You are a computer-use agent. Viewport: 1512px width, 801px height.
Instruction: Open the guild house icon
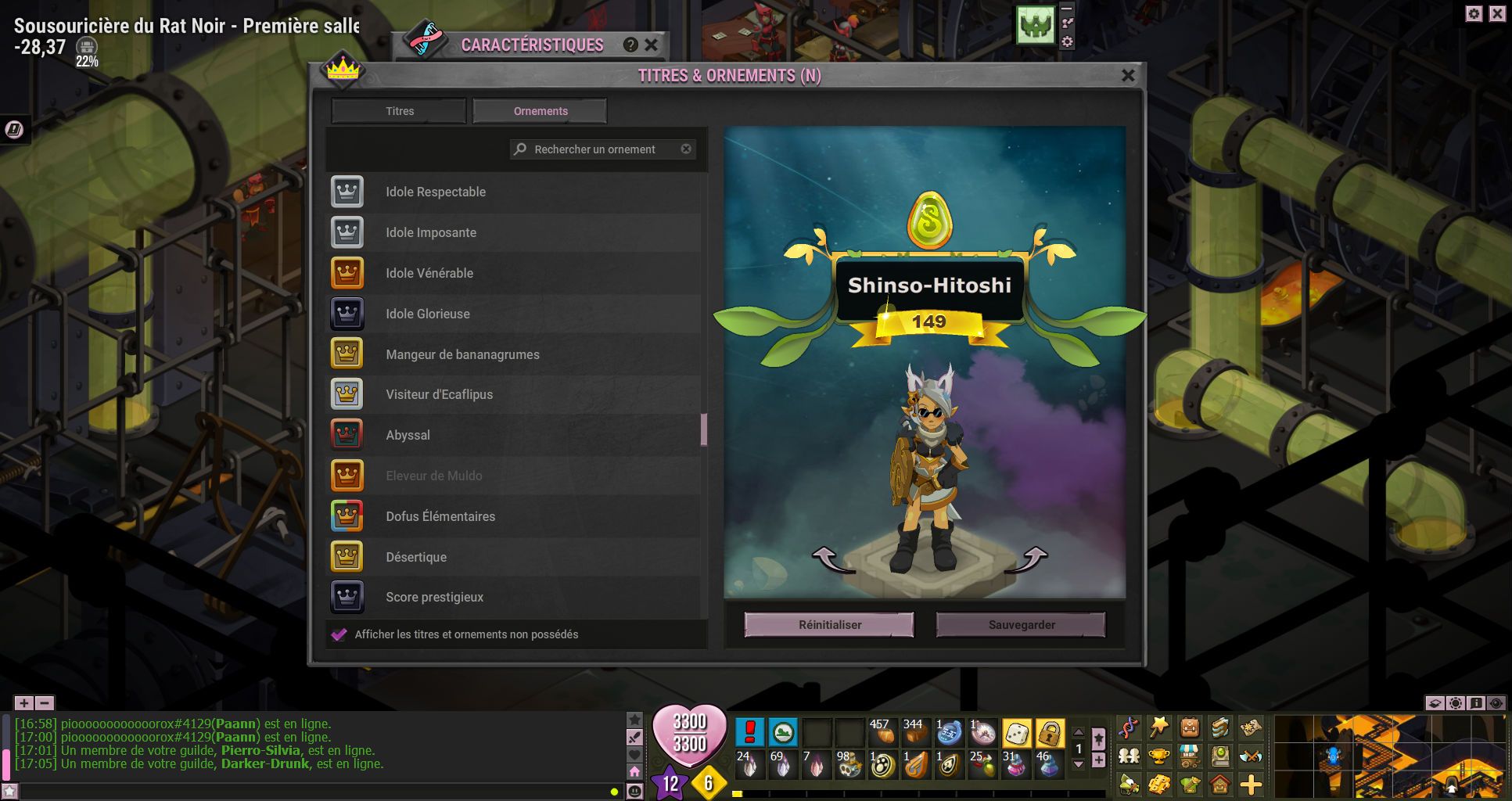click(1219, 785)
